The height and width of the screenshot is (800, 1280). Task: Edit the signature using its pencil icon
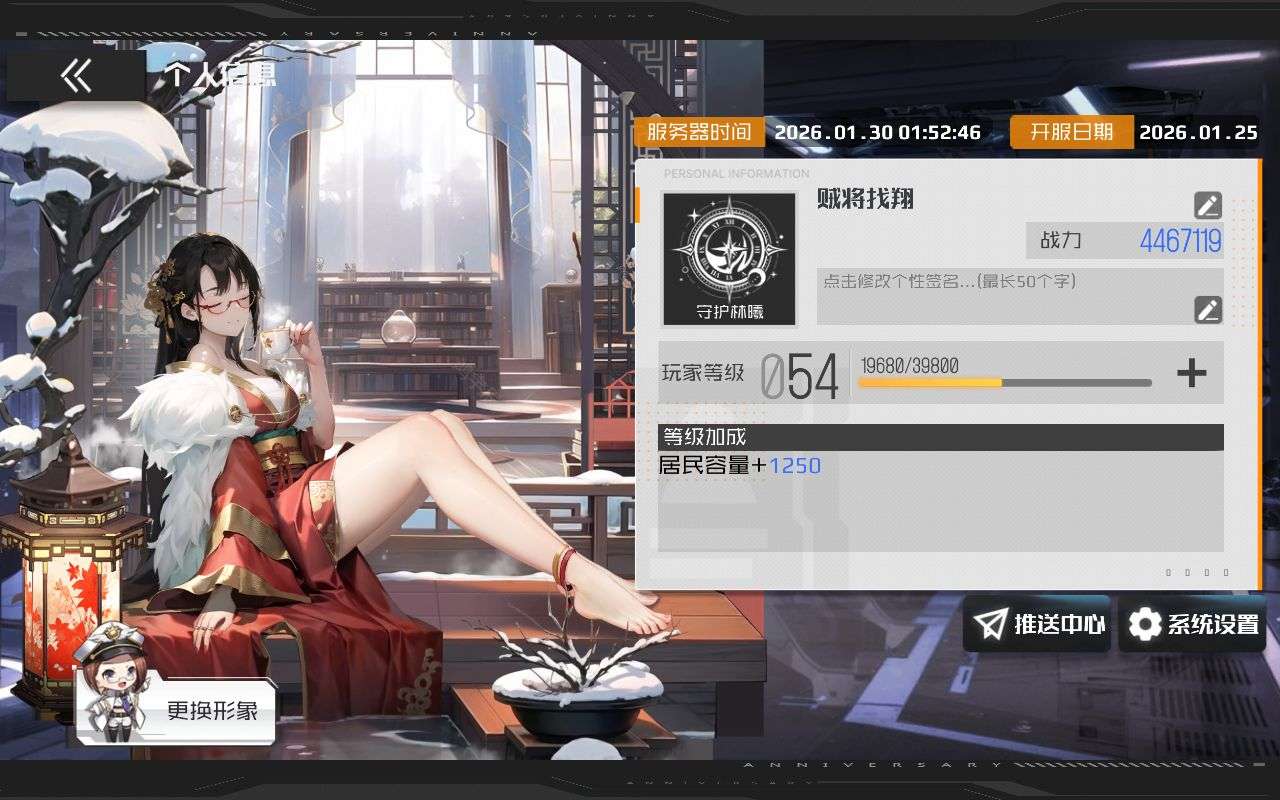tap(1208, 309)
